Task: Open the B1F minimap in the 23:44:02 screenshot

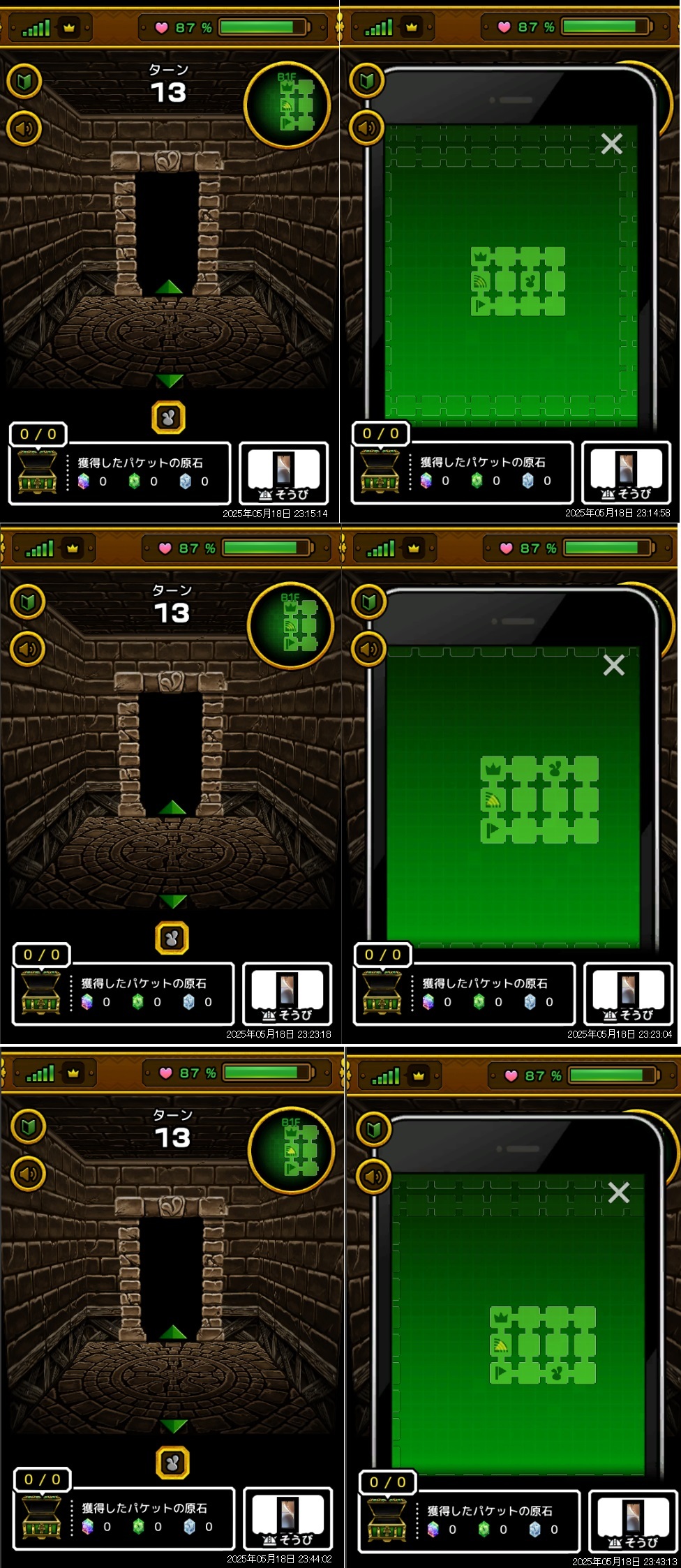Action: [x=292, y=1150]
